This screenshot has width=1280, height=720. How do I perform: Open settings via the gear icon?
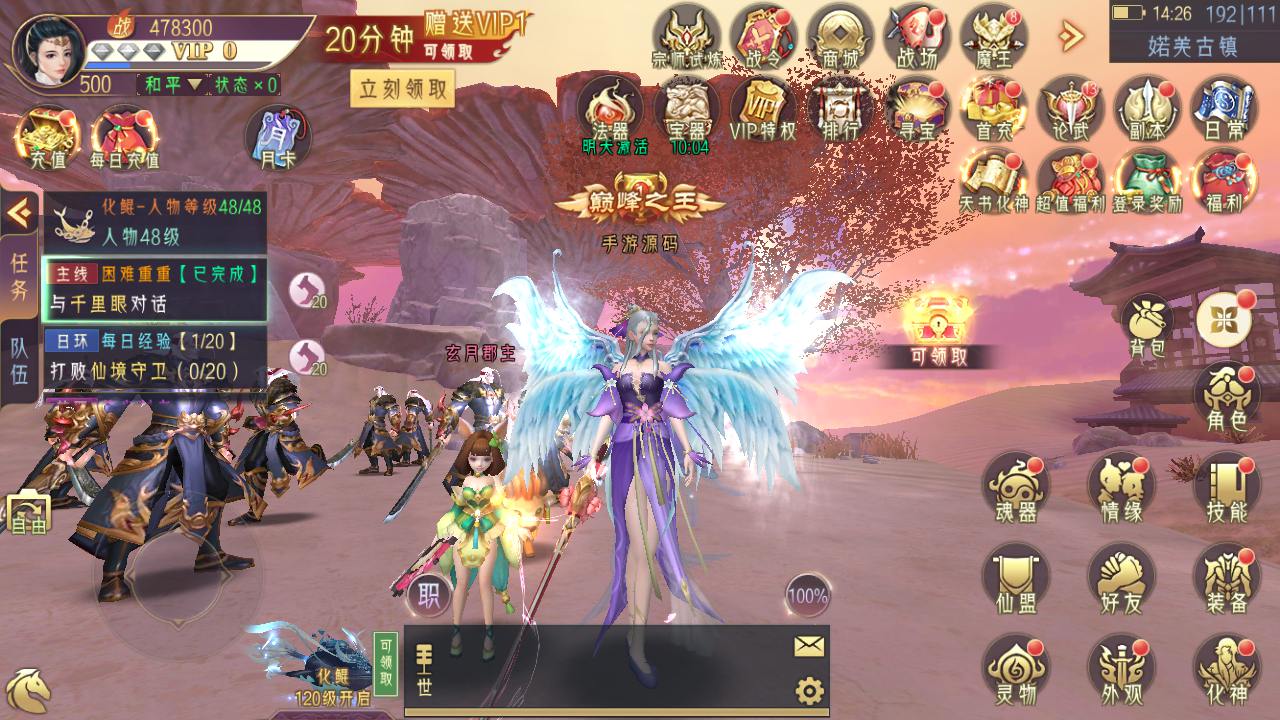[809, 690]
